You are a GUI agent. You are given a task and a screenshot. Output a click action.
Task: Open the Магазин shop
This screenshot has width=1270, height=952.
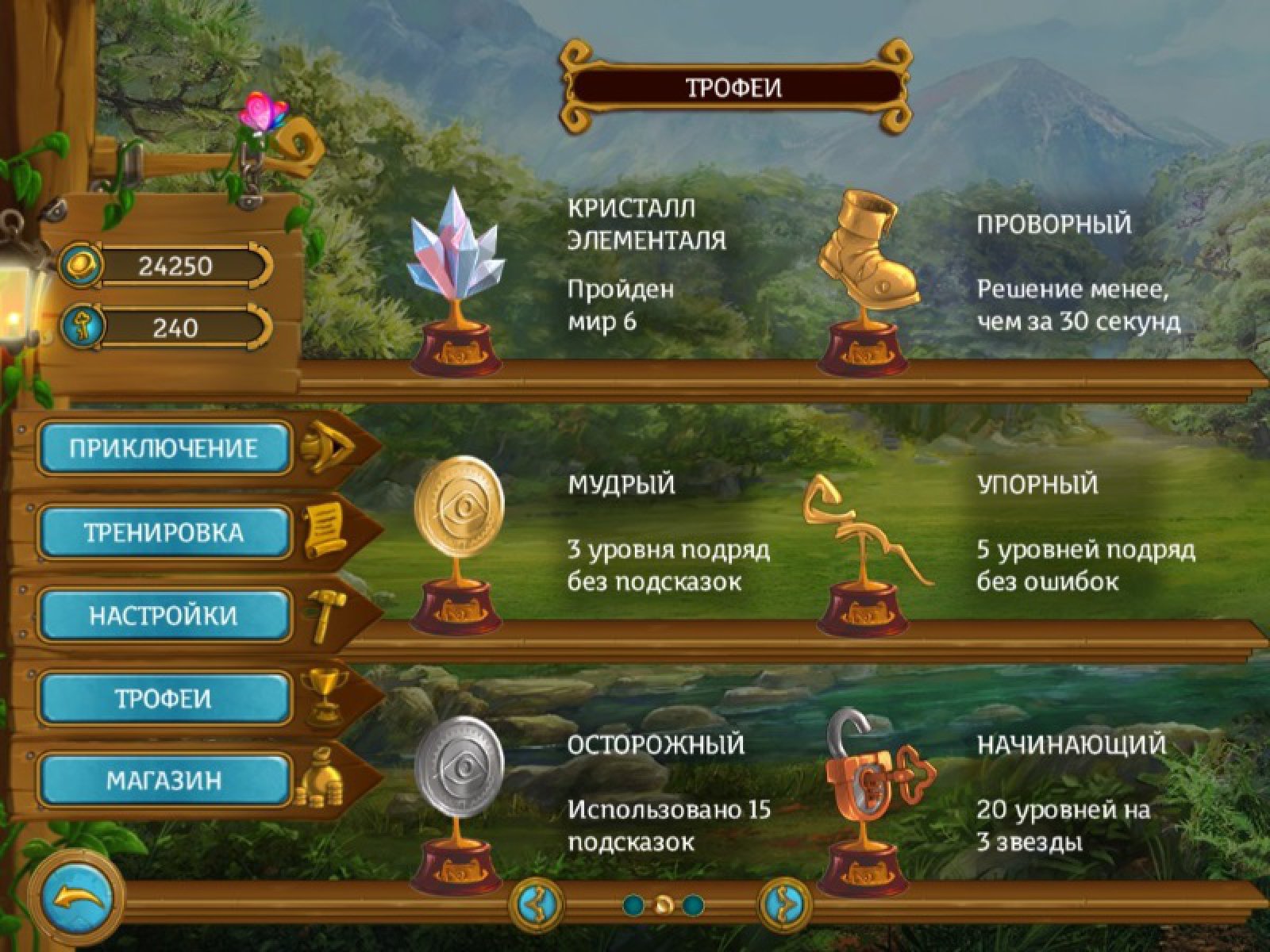click(164, 781)
